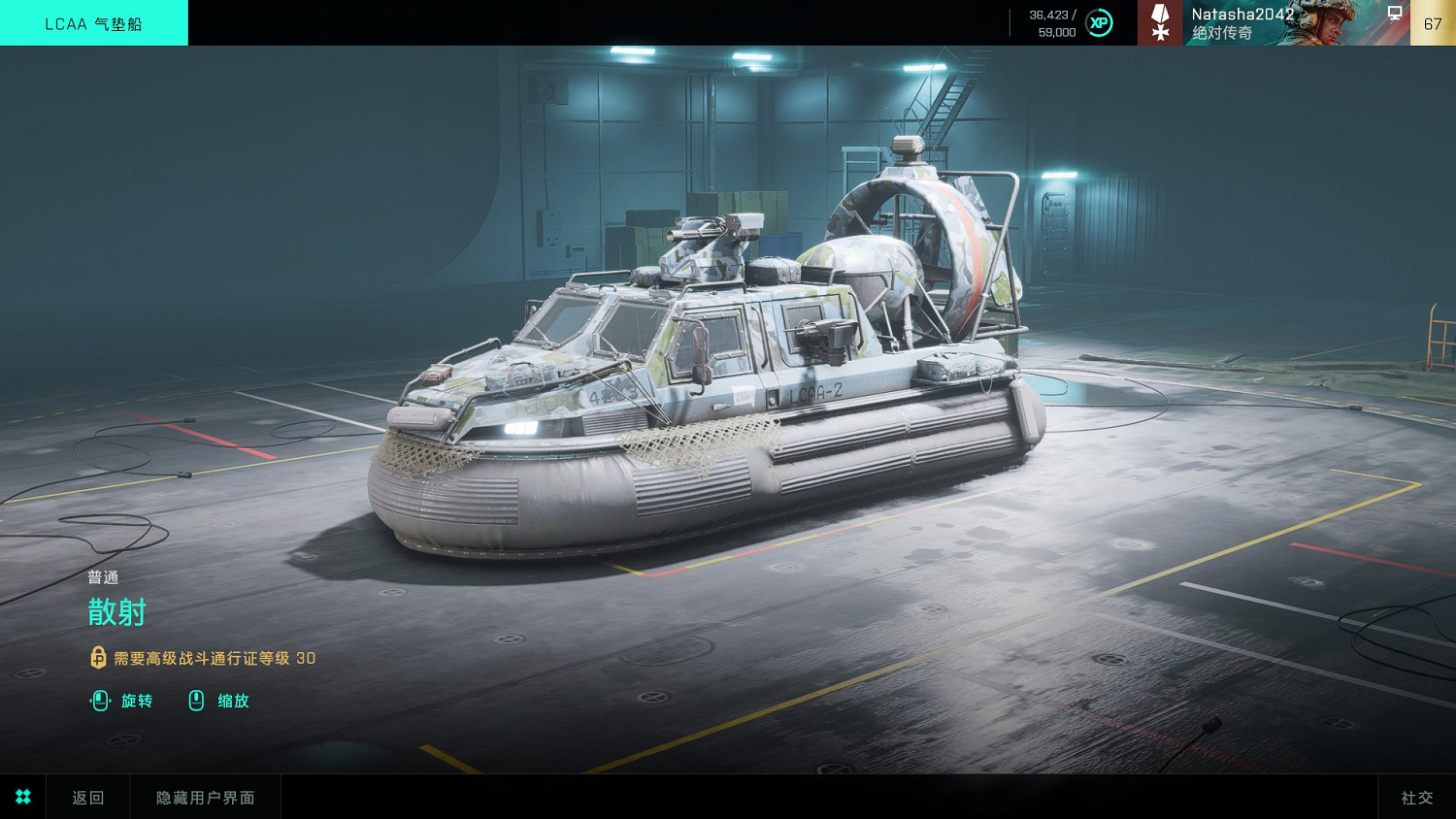
Task: Click the 返回 back button
Action: (87, 797)
